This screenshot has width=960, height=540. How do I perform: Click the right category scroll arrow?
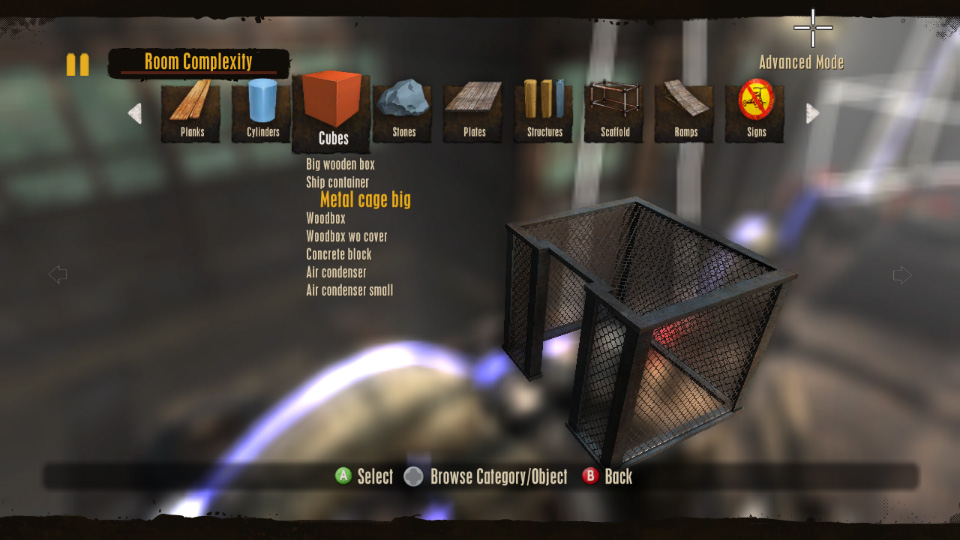click(812, 113)
